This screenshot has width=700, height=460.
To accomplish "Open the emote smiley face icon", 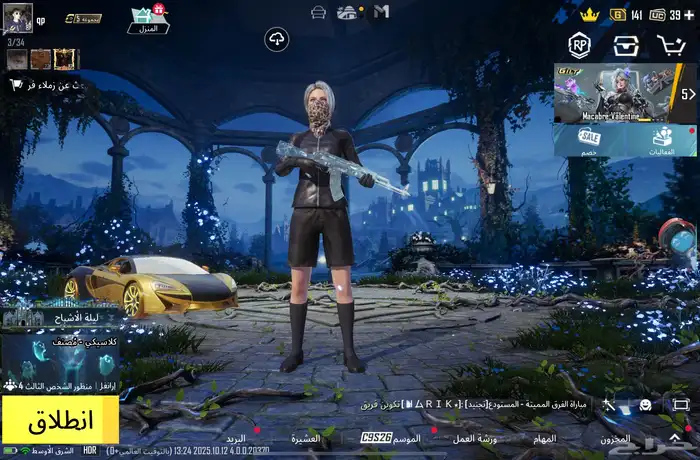I will 646,405.
